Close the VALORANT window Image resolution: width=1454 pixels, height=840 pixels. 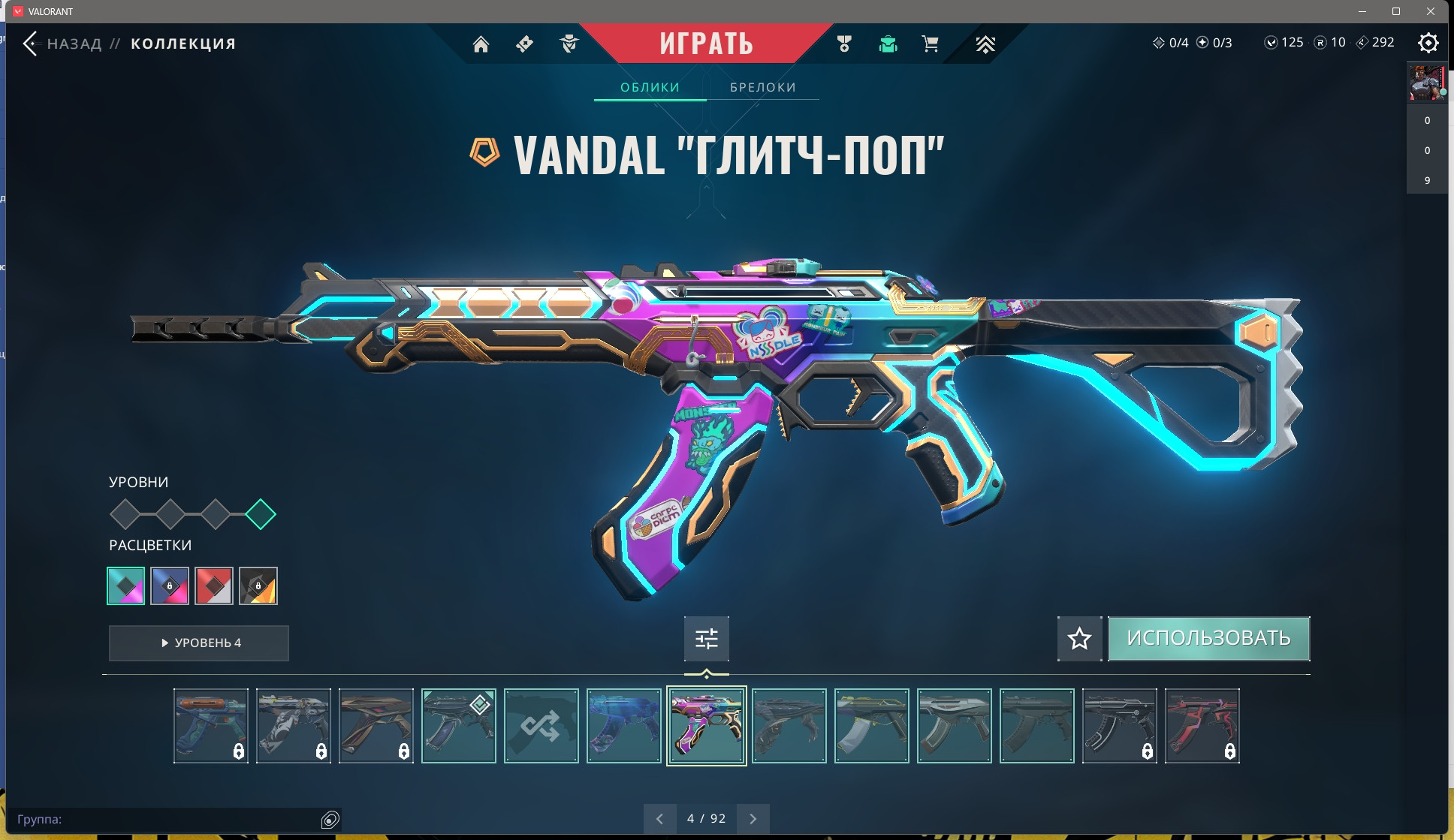click(1431, 11)
